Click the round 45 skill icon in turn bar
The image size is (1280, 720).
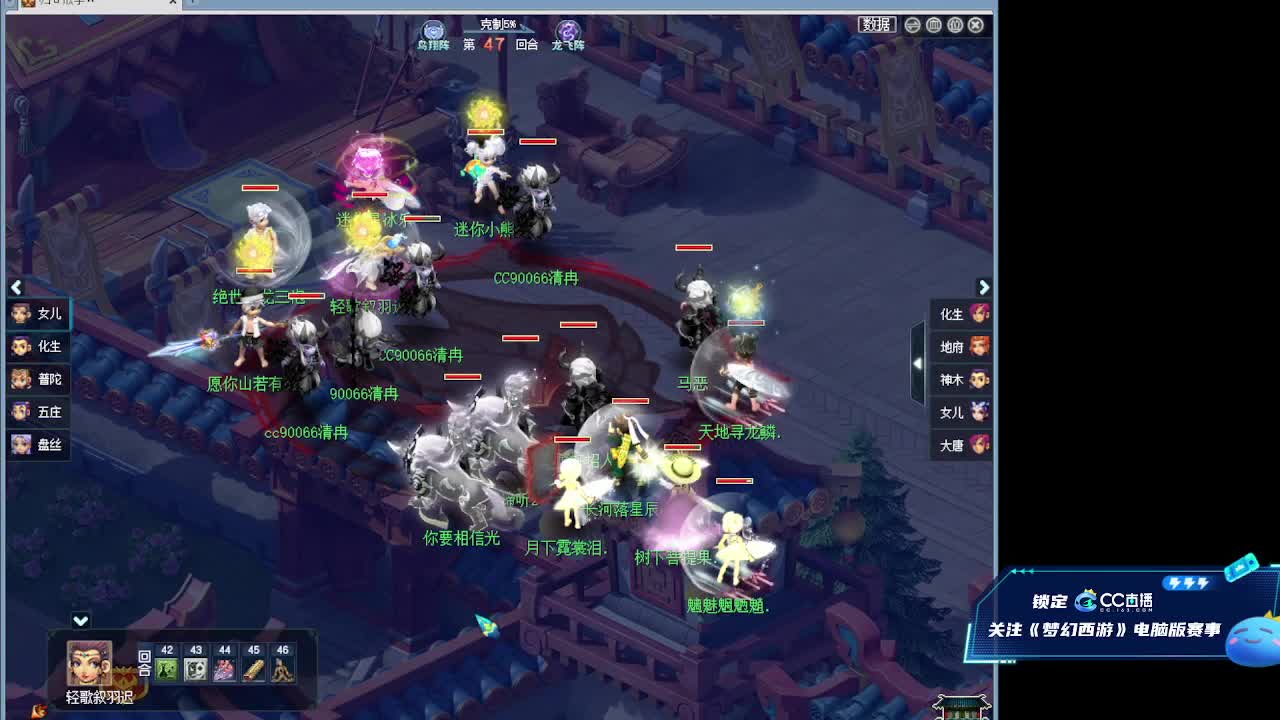[255, 670]
